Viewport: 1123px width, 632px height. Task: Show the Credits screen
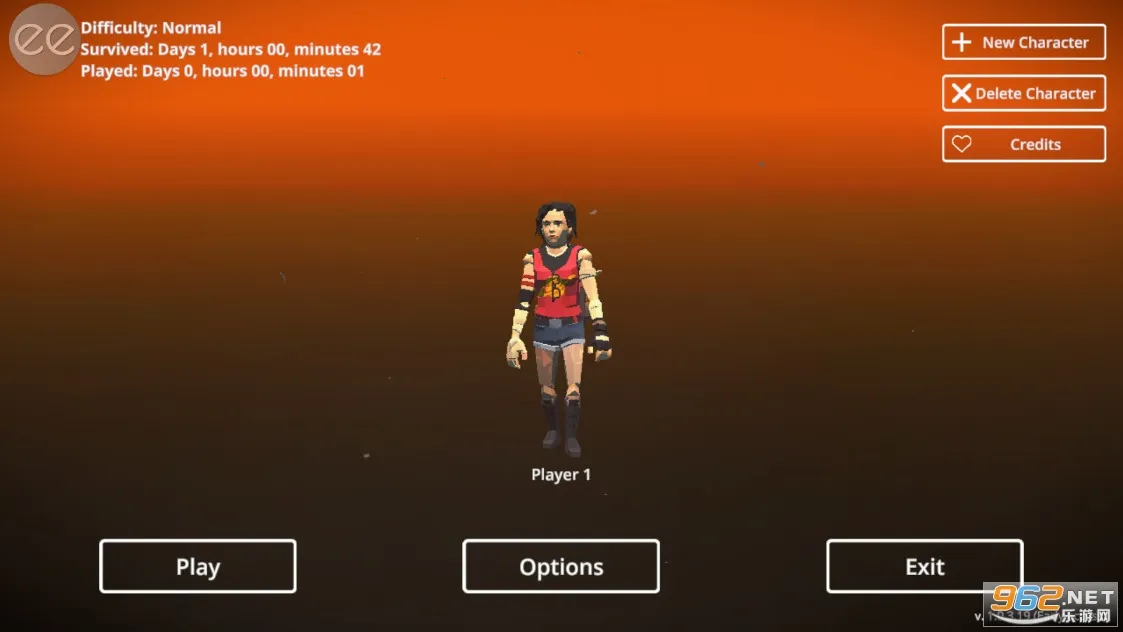1023,144
